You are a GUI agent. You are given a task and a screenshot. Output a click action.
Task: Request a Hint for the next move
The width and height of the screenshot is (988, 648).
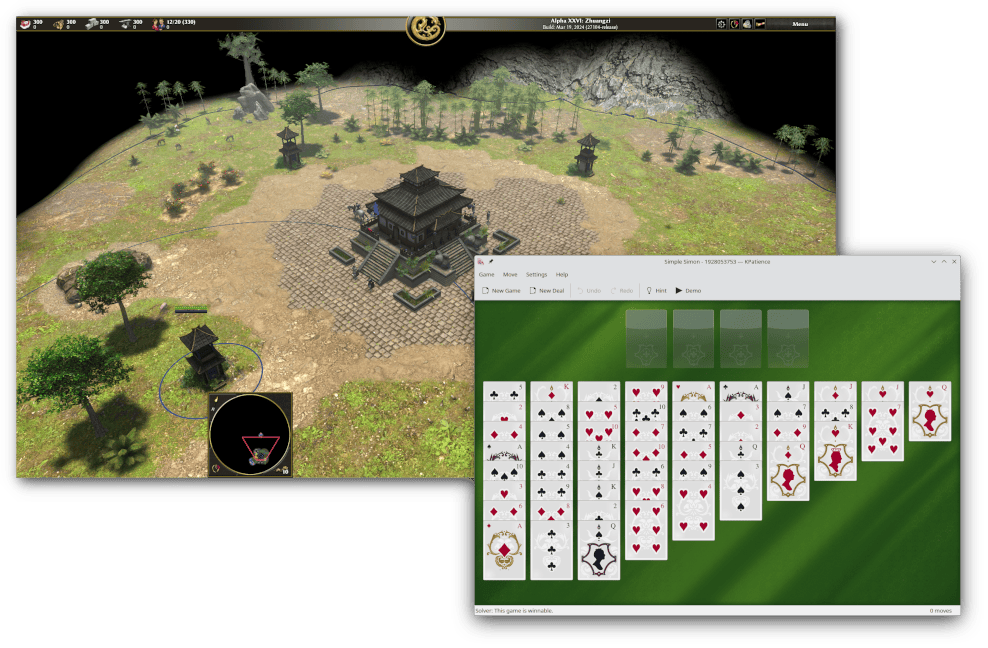656,290
